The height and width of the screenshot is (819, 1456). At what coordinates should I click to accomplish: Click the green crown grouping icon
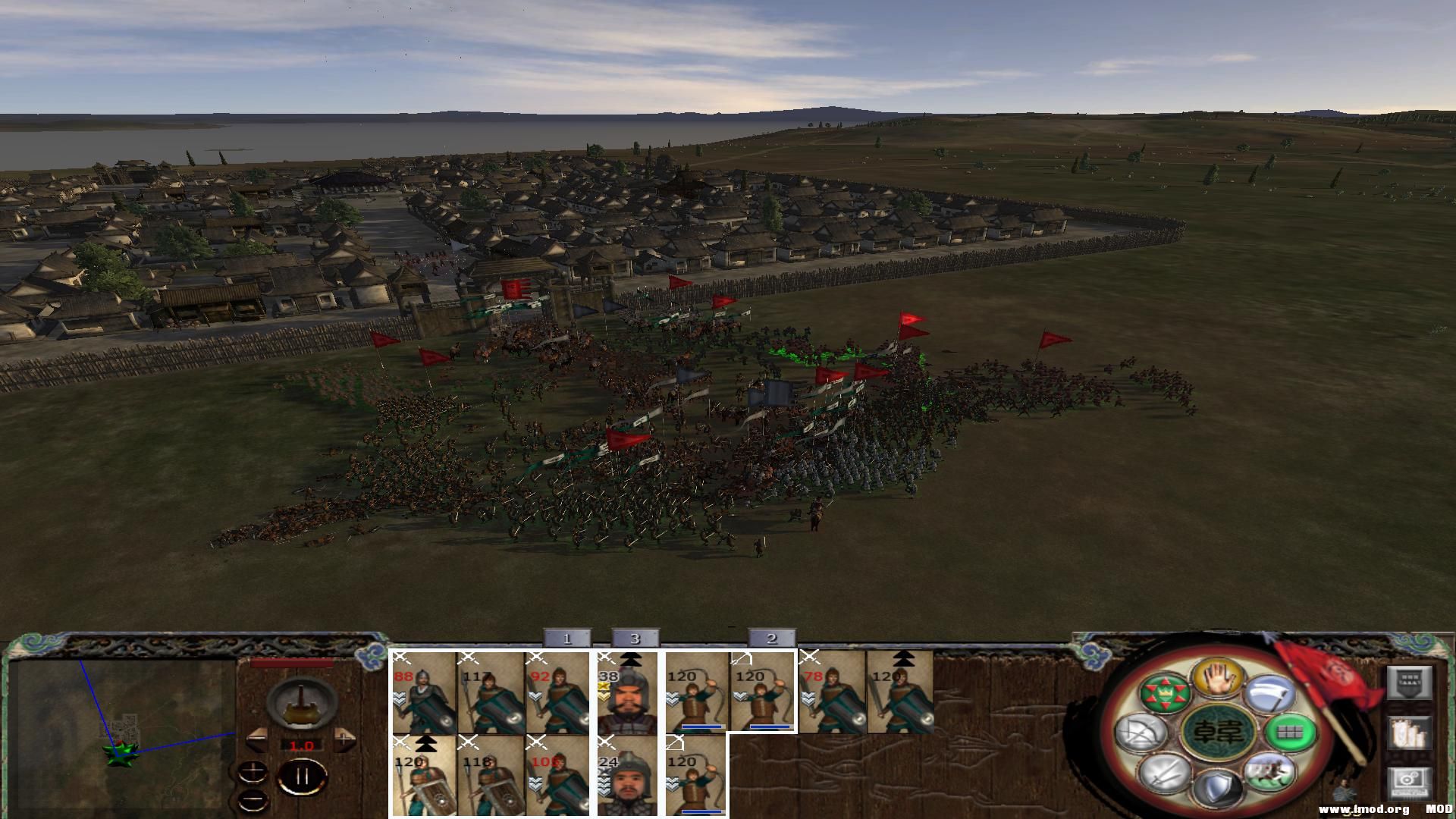click(x=1164, y=693)
